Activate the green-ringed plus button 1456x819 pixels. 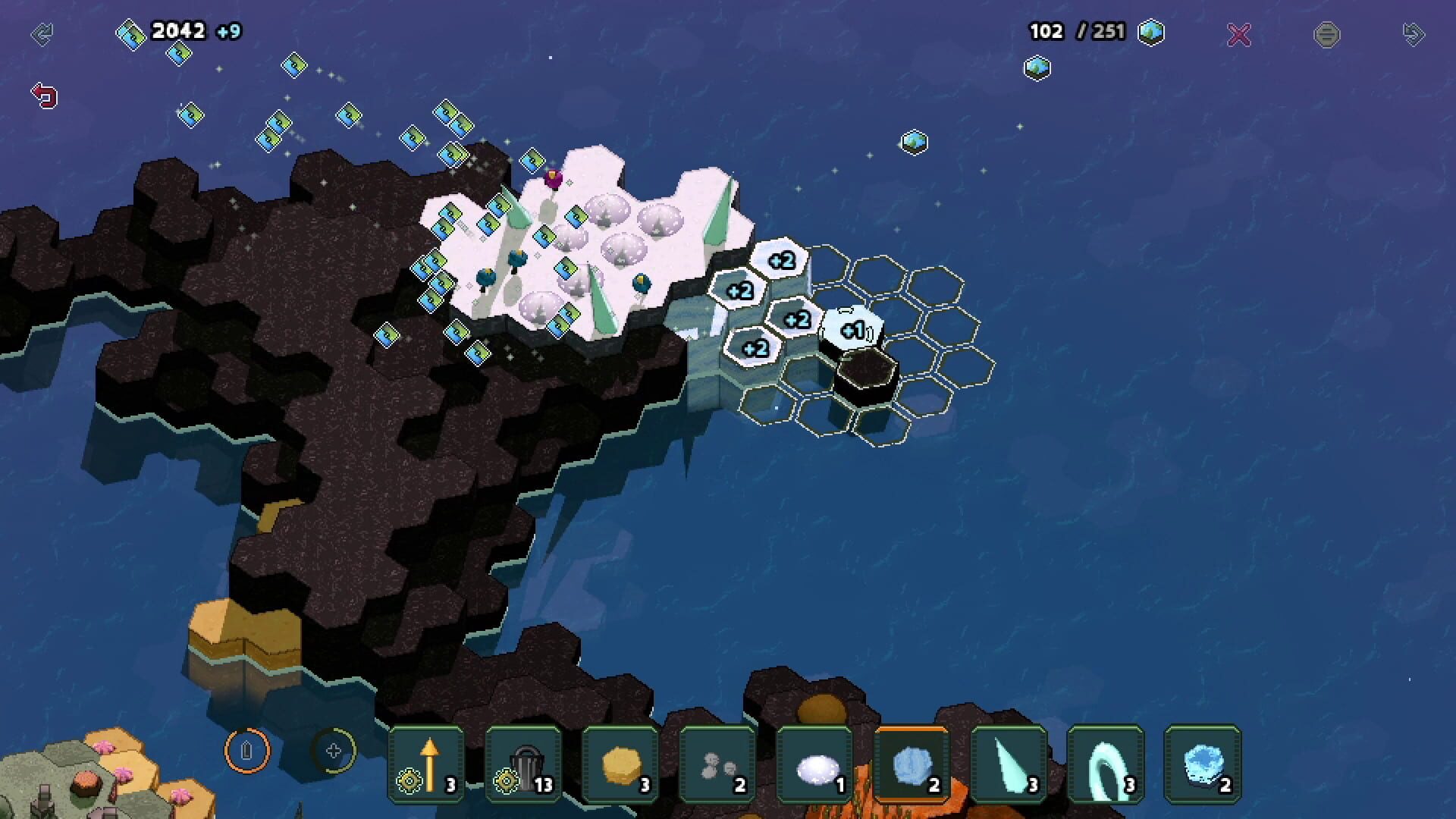[334, 751]
